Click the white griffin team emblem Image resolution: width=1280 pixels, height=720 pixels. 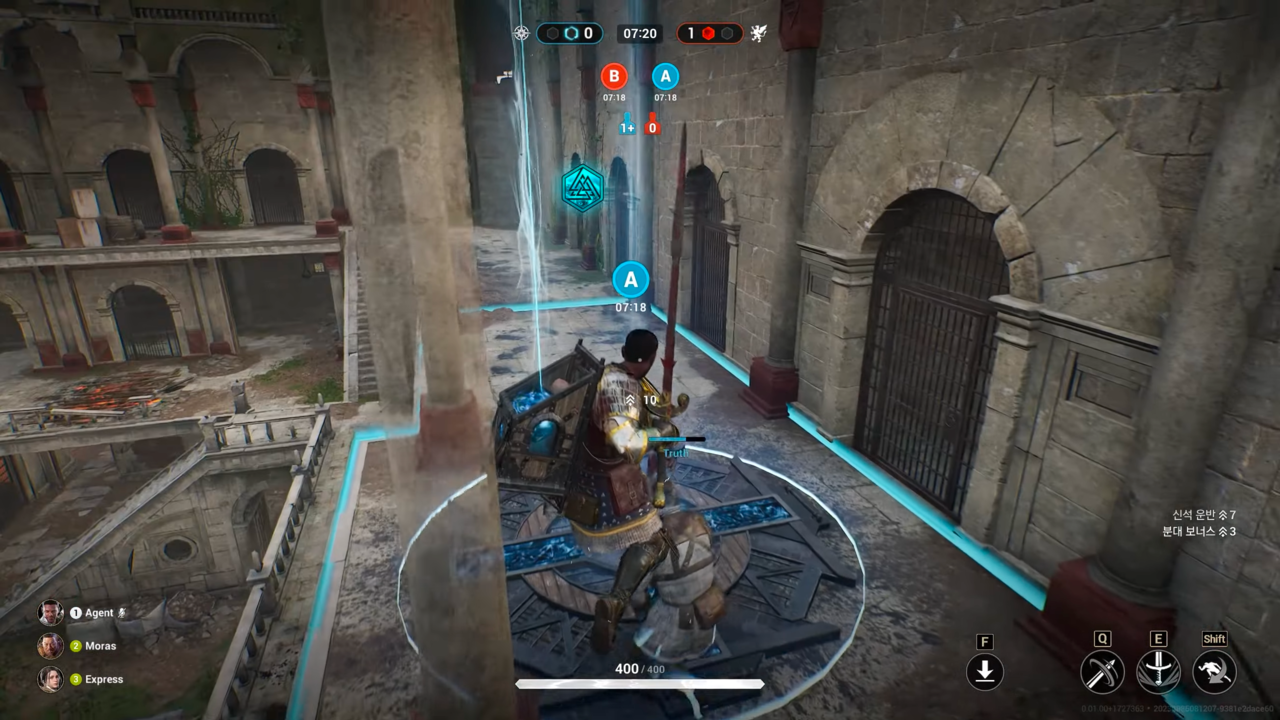point(758,33)
